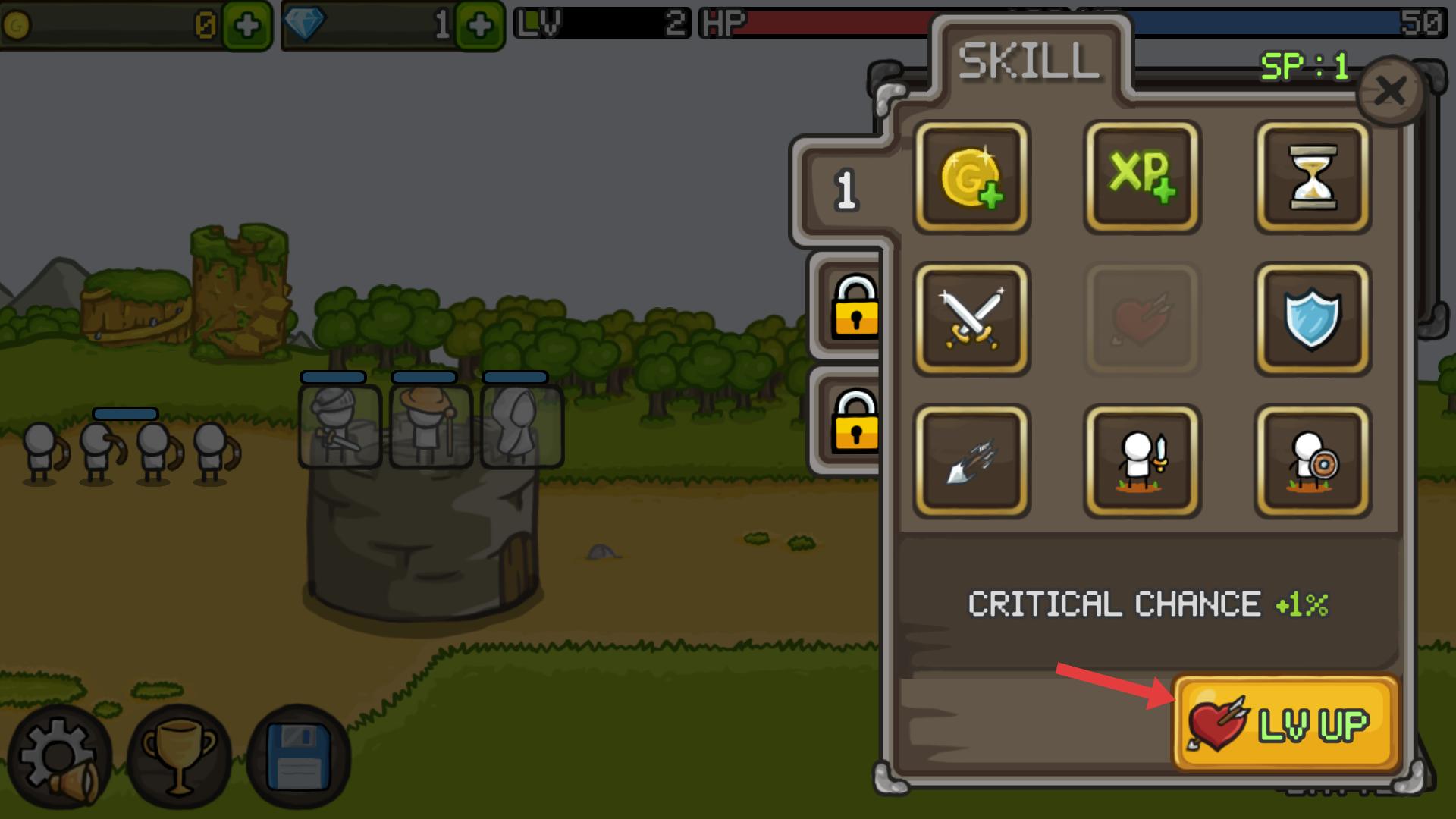Click the LV UP button
1456x819 pixels.
1285,723
